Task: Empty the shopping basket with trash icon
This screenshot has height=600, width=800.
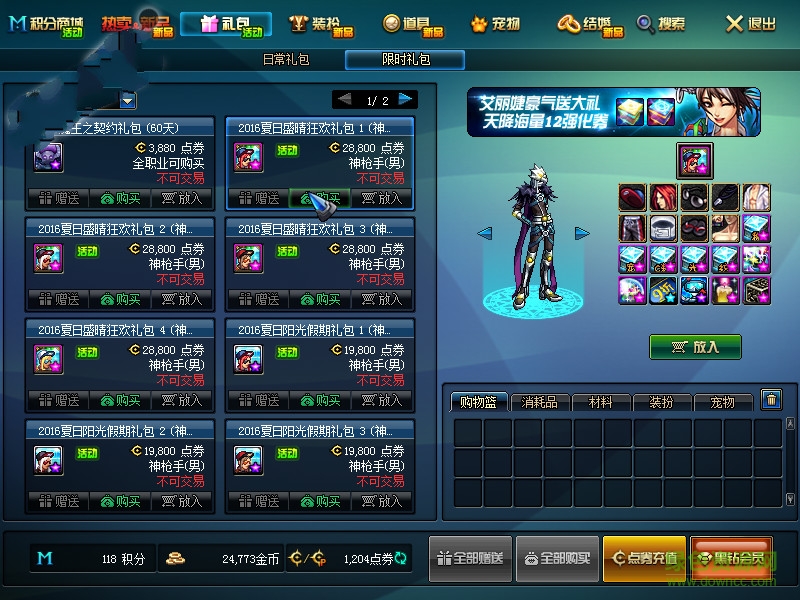Action: [x=771, y=400]
